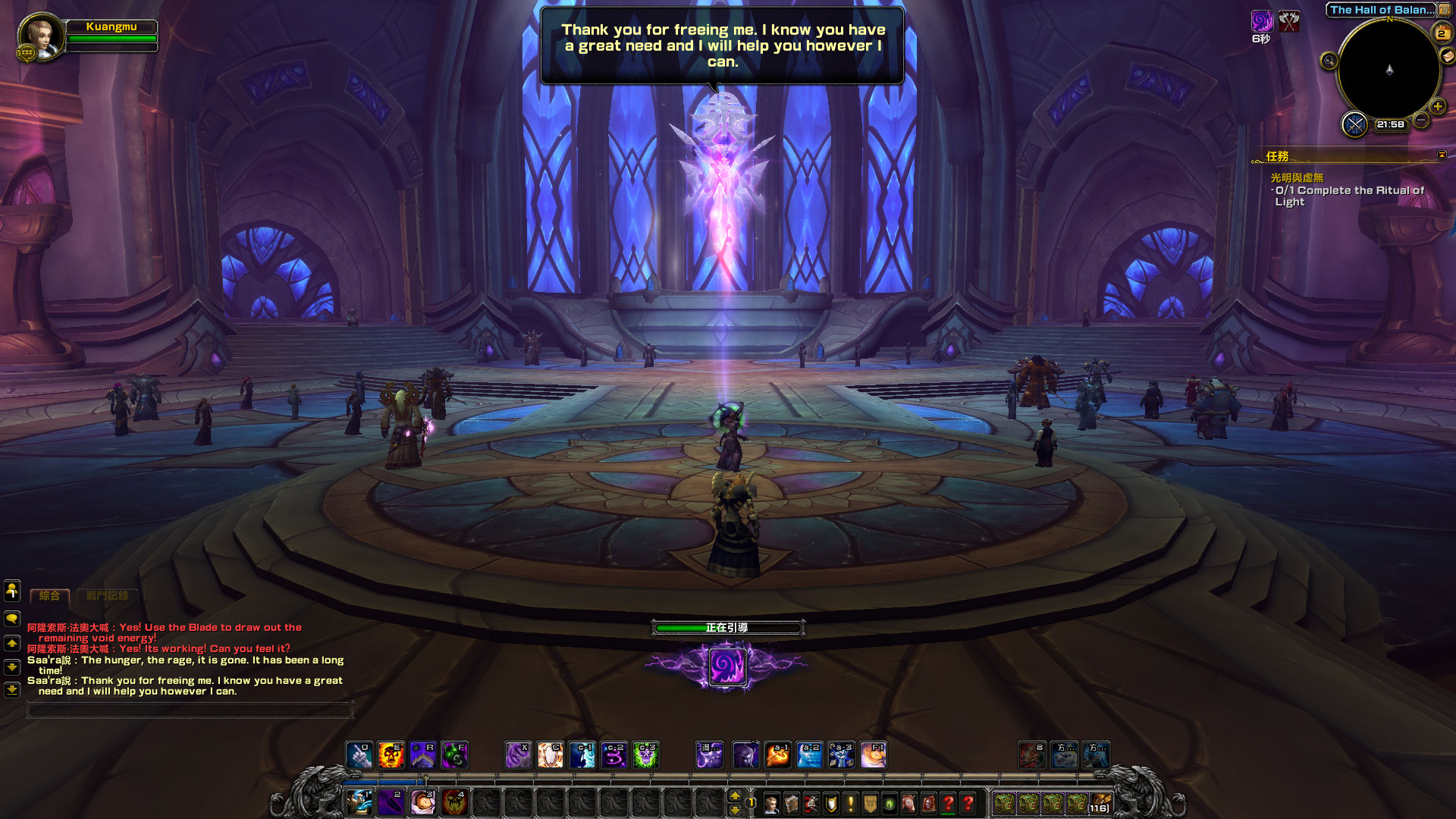
Task: Select the 綜合 general chat tab
Action: (49, 596)
